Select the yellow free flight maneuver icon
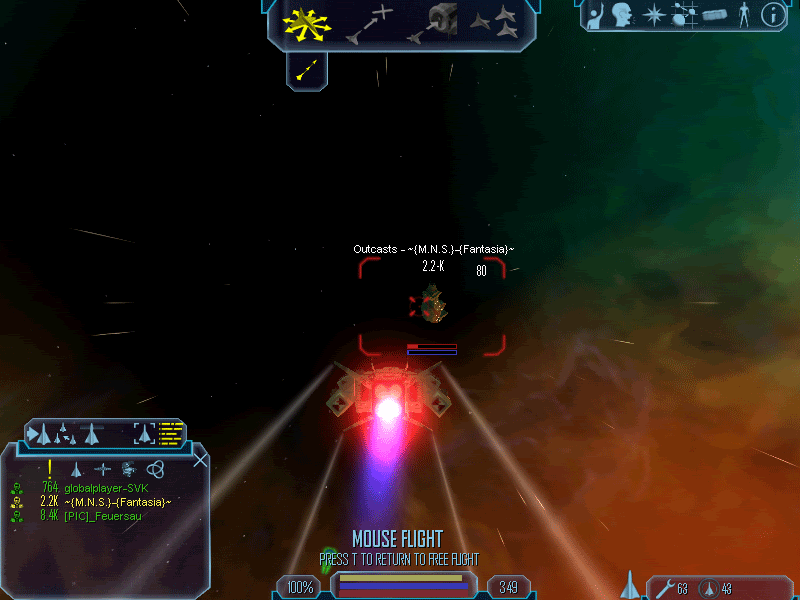 point(307,24)
